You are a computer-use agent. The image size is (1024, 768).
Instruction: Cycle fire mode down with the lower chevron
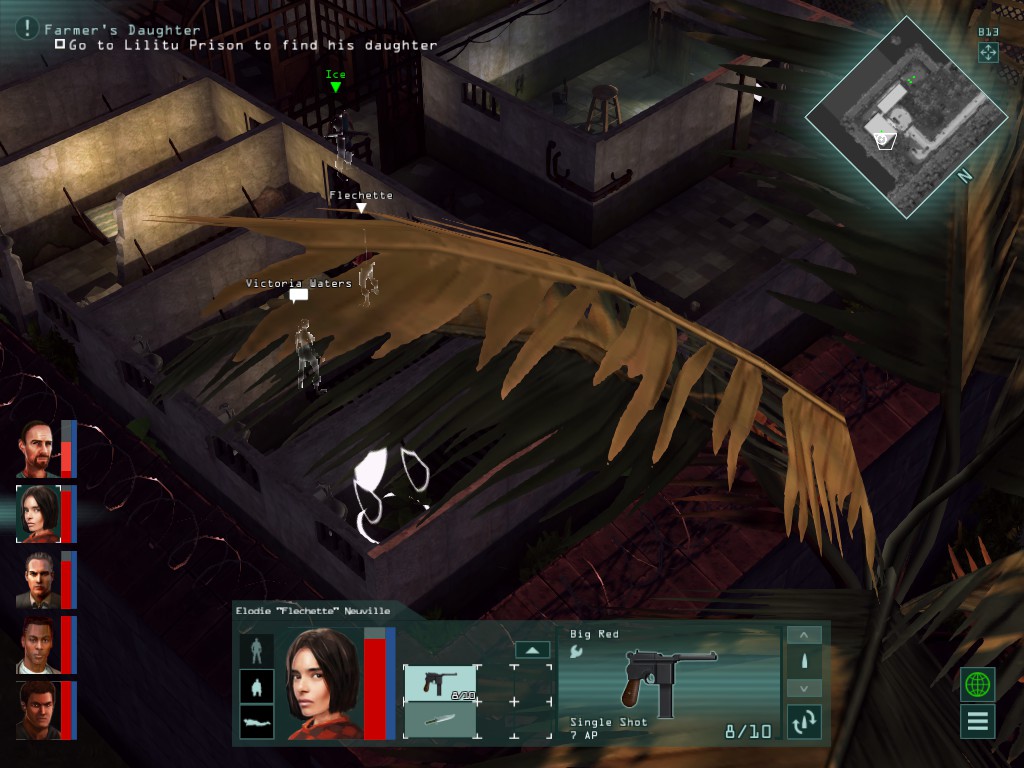click(804, 688)
